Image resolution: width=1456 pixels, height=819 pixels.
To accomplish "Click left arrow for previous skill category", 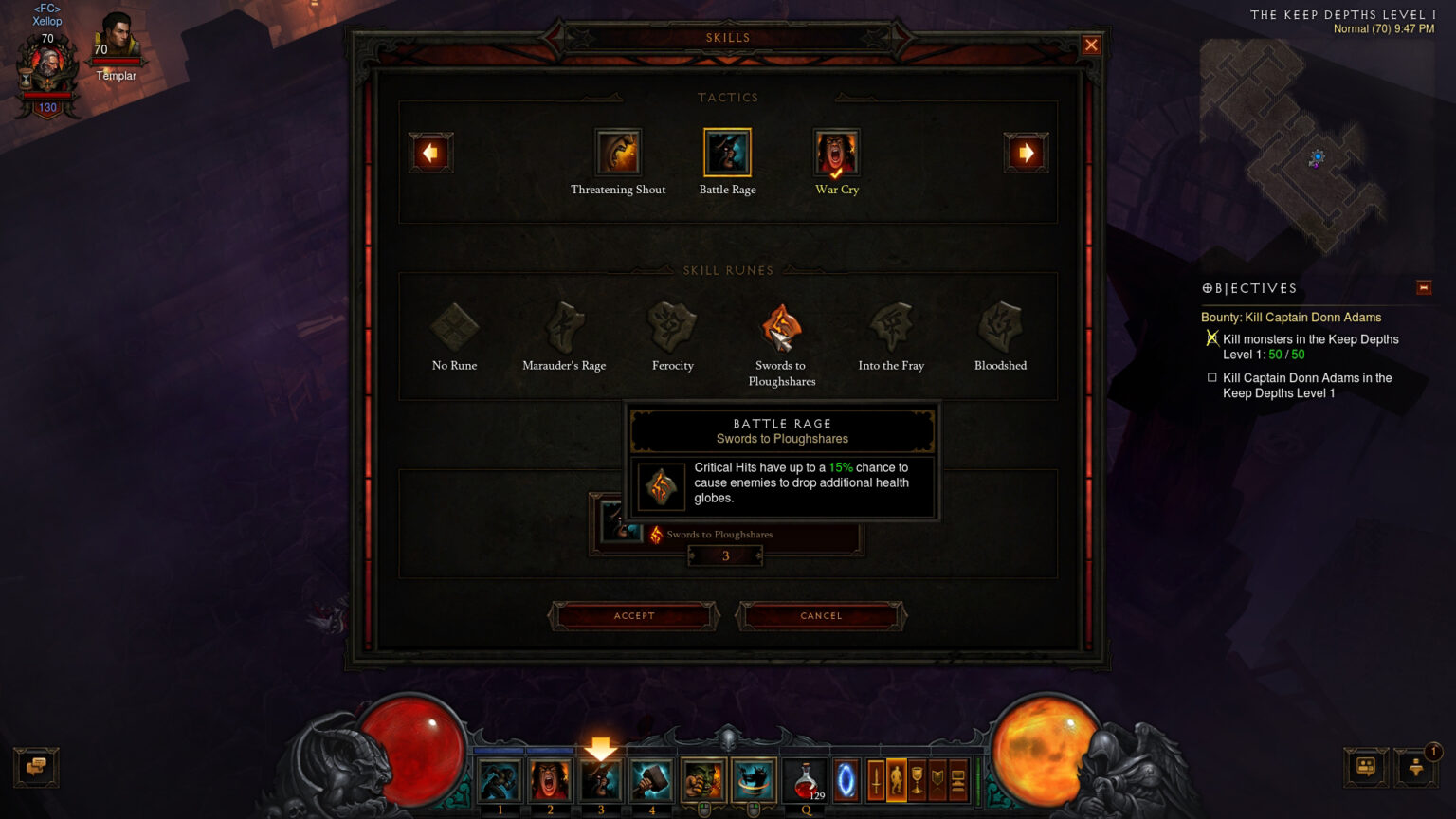I will [431, 151].
